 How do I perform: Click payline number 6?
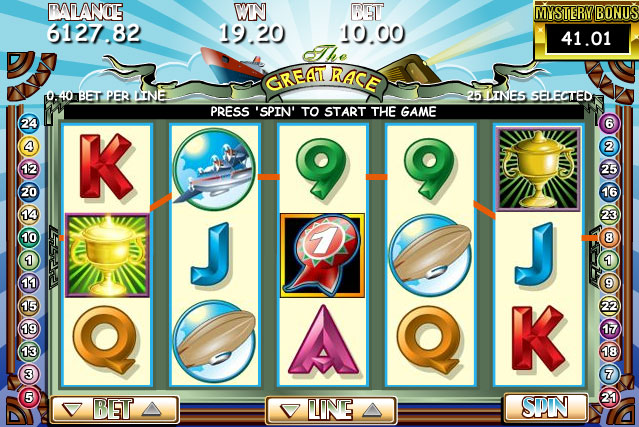click(608, 123)
